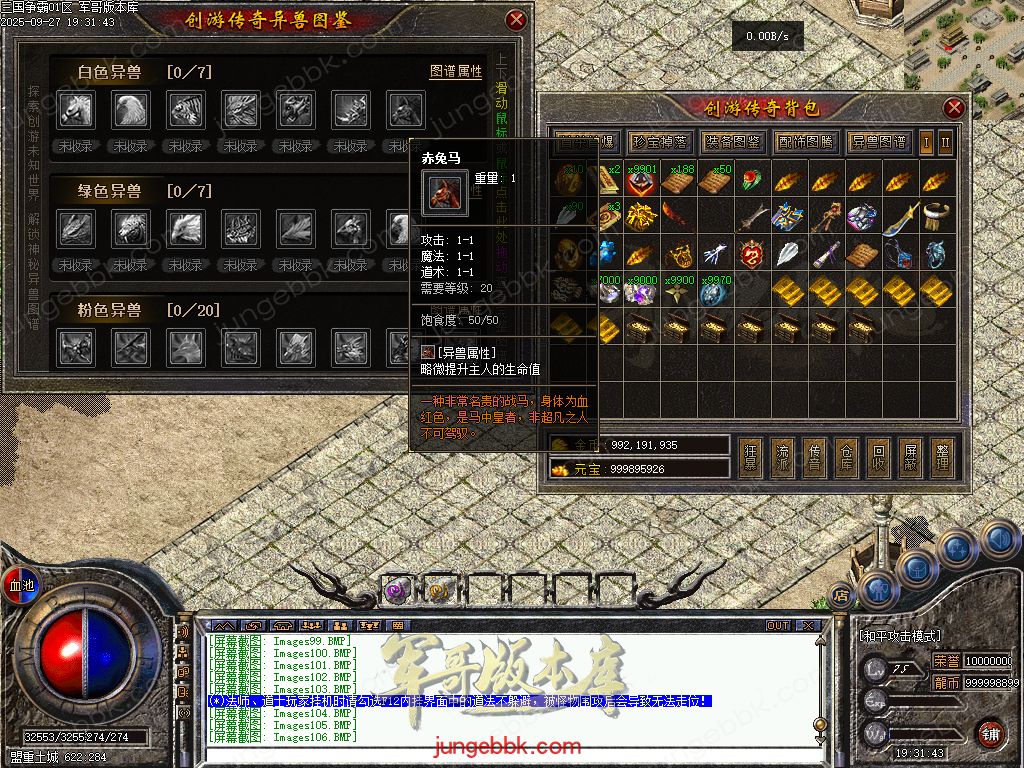Click the 狂暴 berserk button
This screenshot has width=1024, height=768.
pos(751,456)
